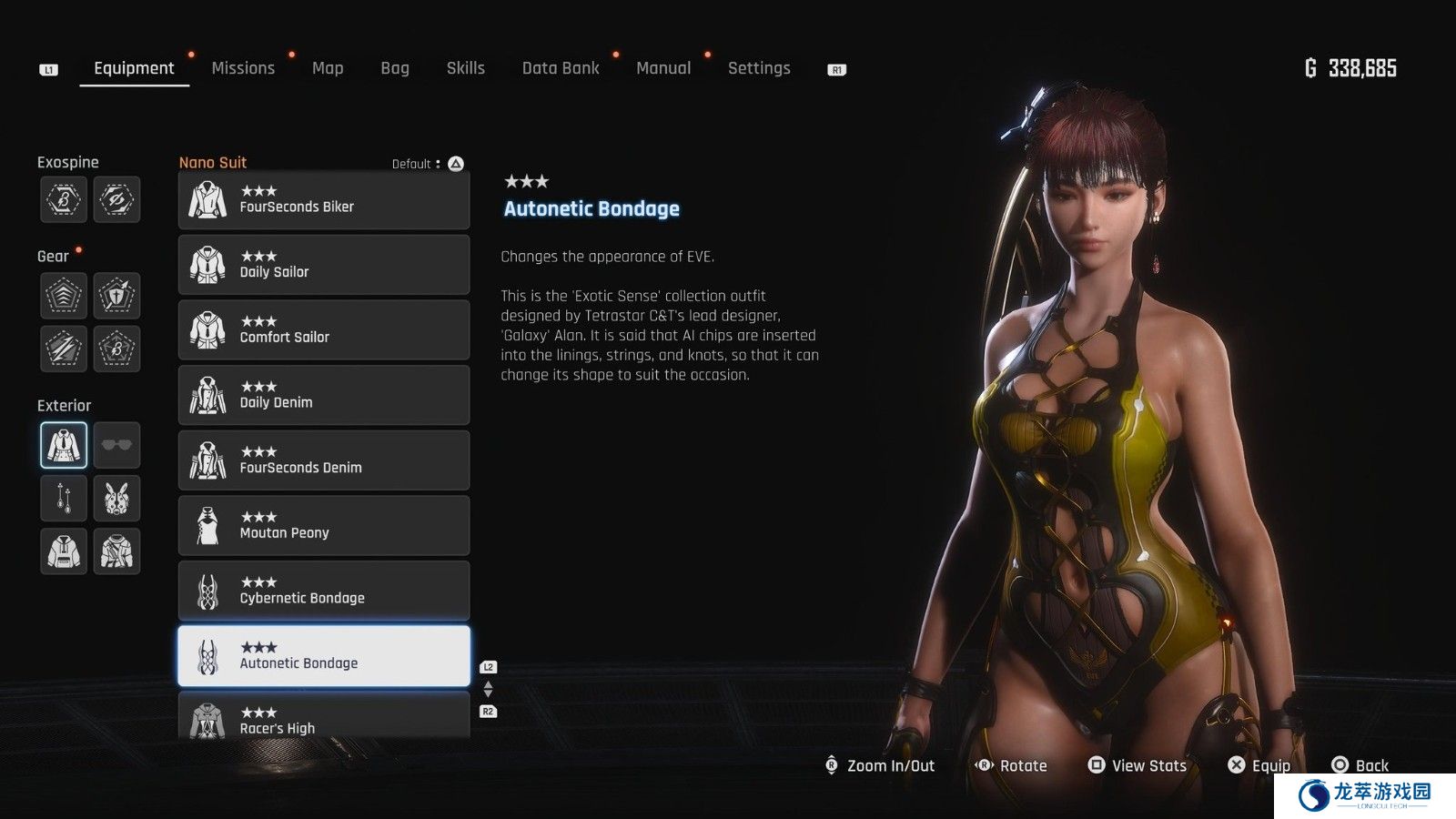Viewport: 1456px width, 819px height.
Task: Pick the Comfort Sailor suit
Action: [x=324, y=330]
